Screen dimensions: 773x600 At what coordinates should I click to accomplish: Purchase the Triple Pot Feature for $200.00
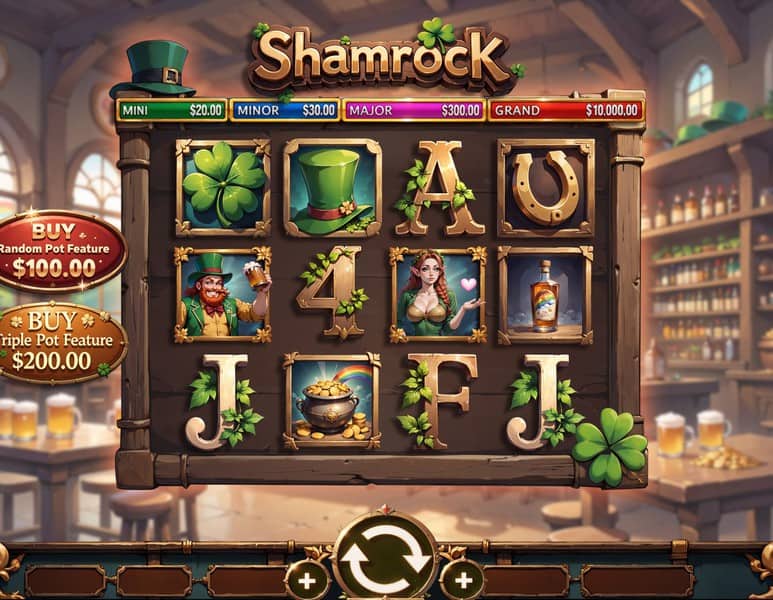click(x=58, y=342)
